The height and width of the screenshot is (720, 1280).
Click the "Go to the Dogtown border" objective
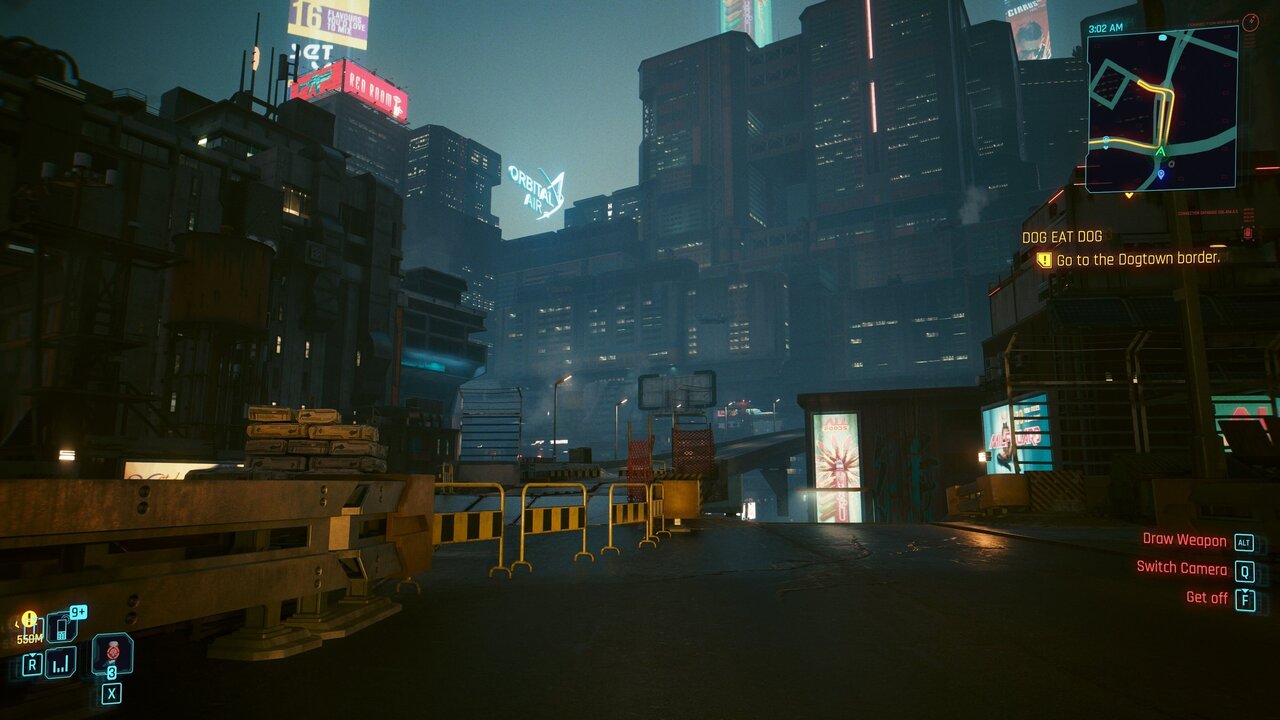coord(1138,258)
